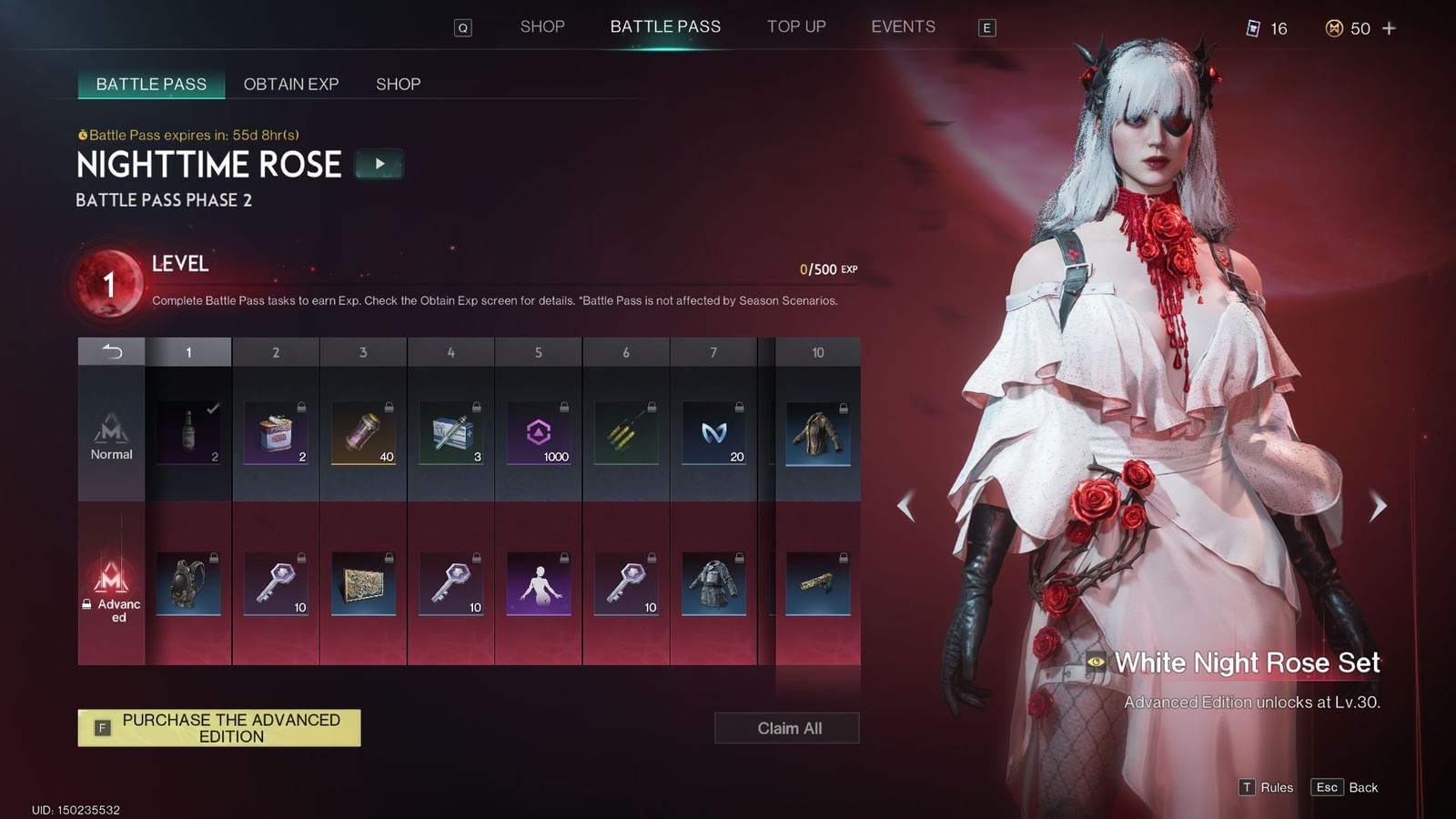Purchase the Advanced Edition
Screen dimensions: 1456x819
pos(218,728)
